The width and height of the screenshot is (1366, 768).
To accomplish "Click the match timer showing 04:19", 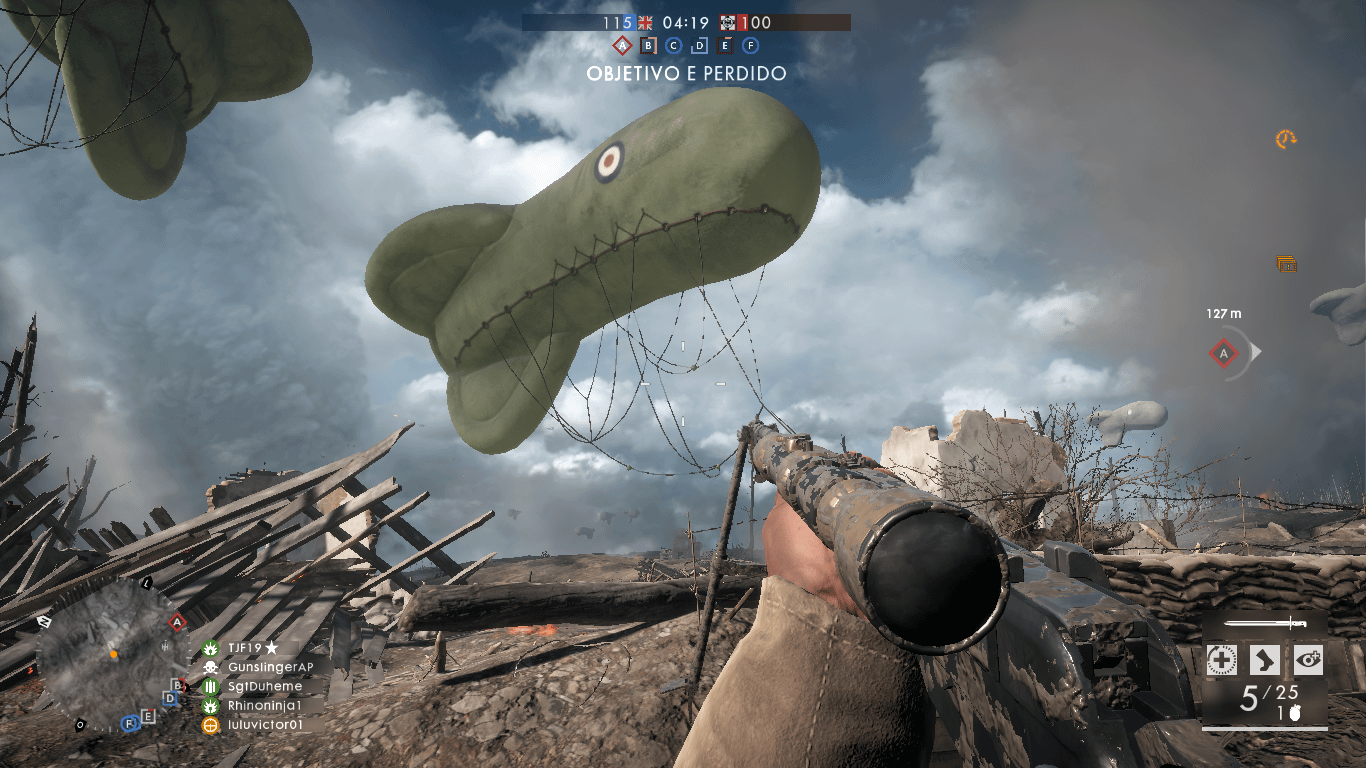I will (x=686, y=23).
